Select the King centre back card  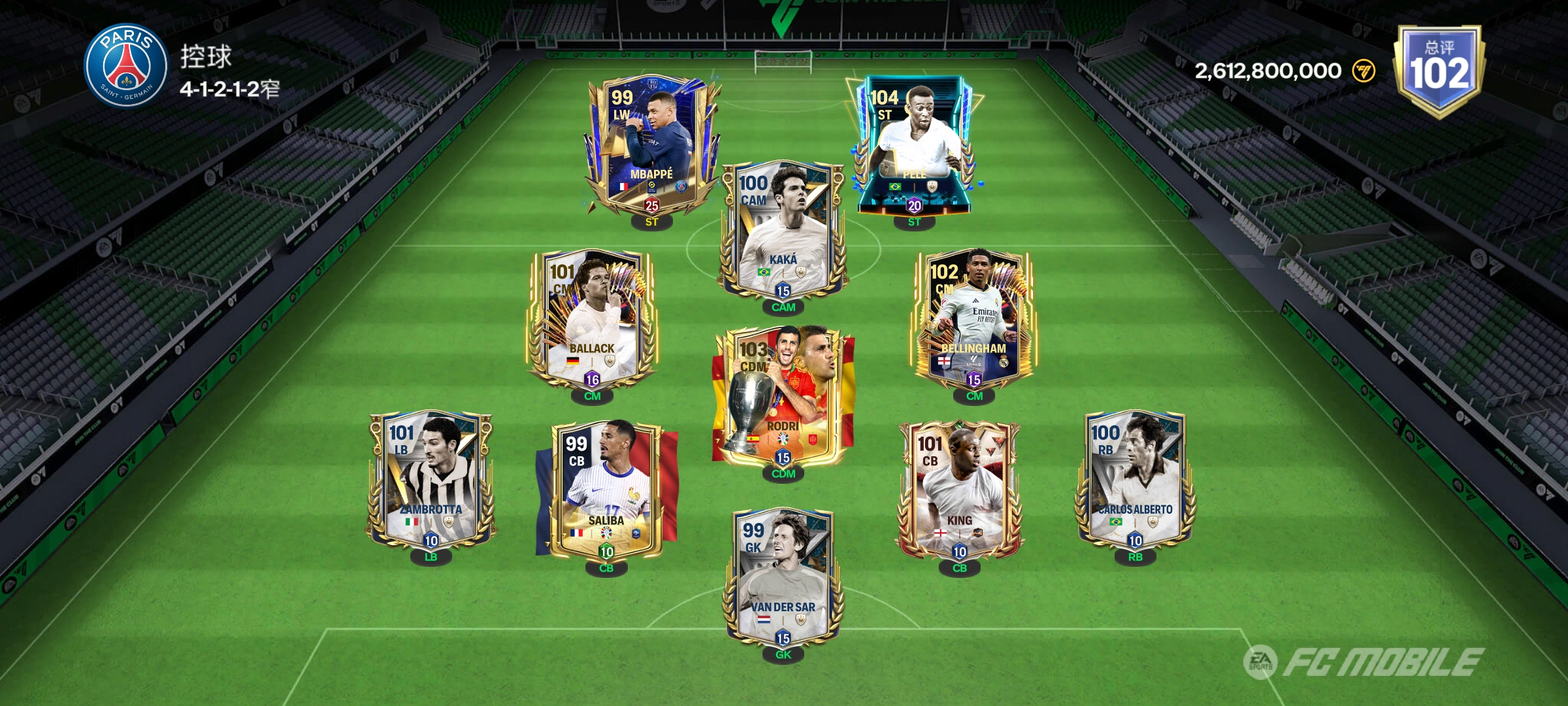point(959,492)
